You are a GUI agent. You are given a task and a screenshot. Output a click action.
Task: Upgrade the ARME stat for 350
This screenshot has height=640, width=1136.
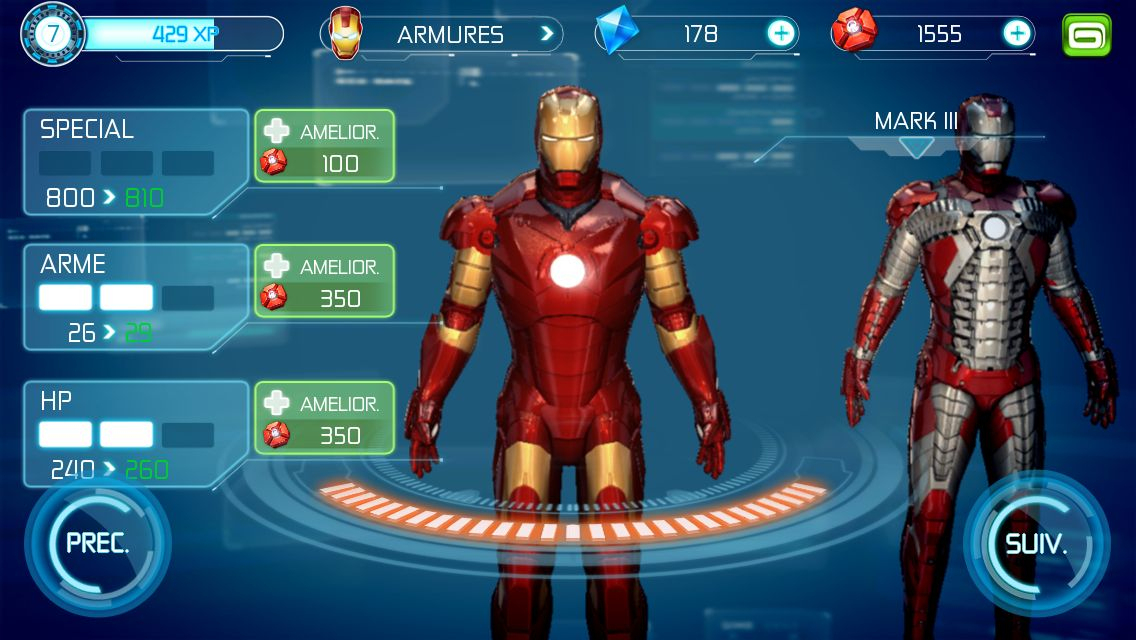(x=324, y=282)
